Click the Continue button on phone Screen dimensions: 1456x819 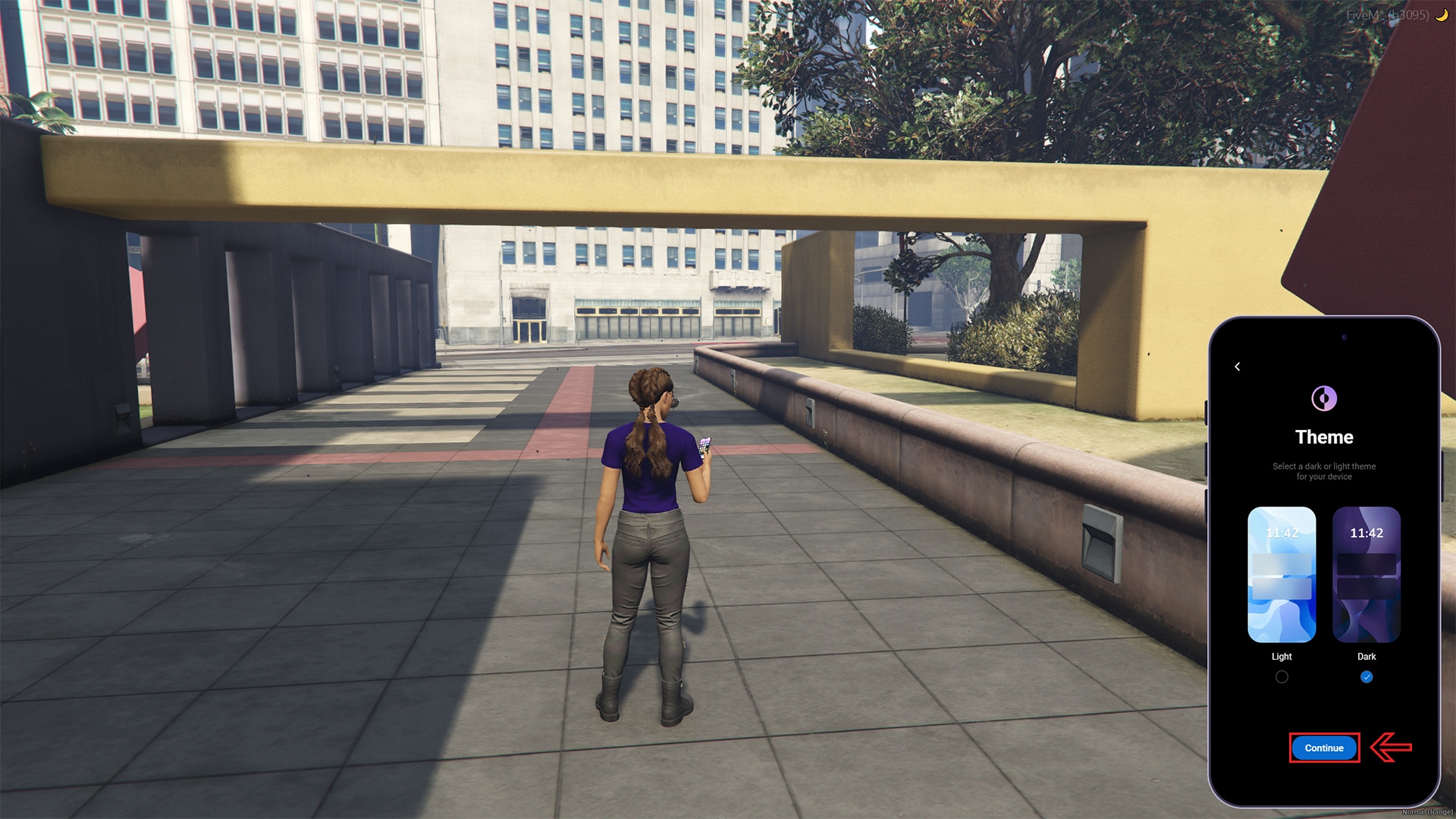click(x=1324, y=748)
